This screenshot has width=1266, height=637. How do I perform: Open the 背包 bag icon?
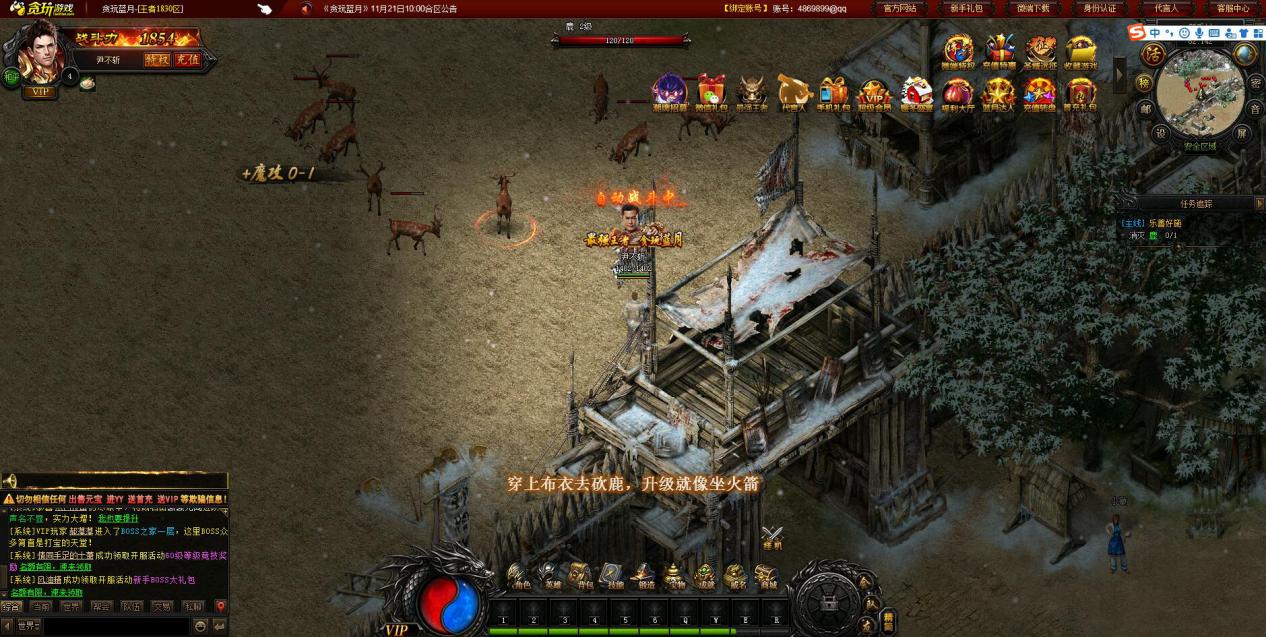click(581, 577)
